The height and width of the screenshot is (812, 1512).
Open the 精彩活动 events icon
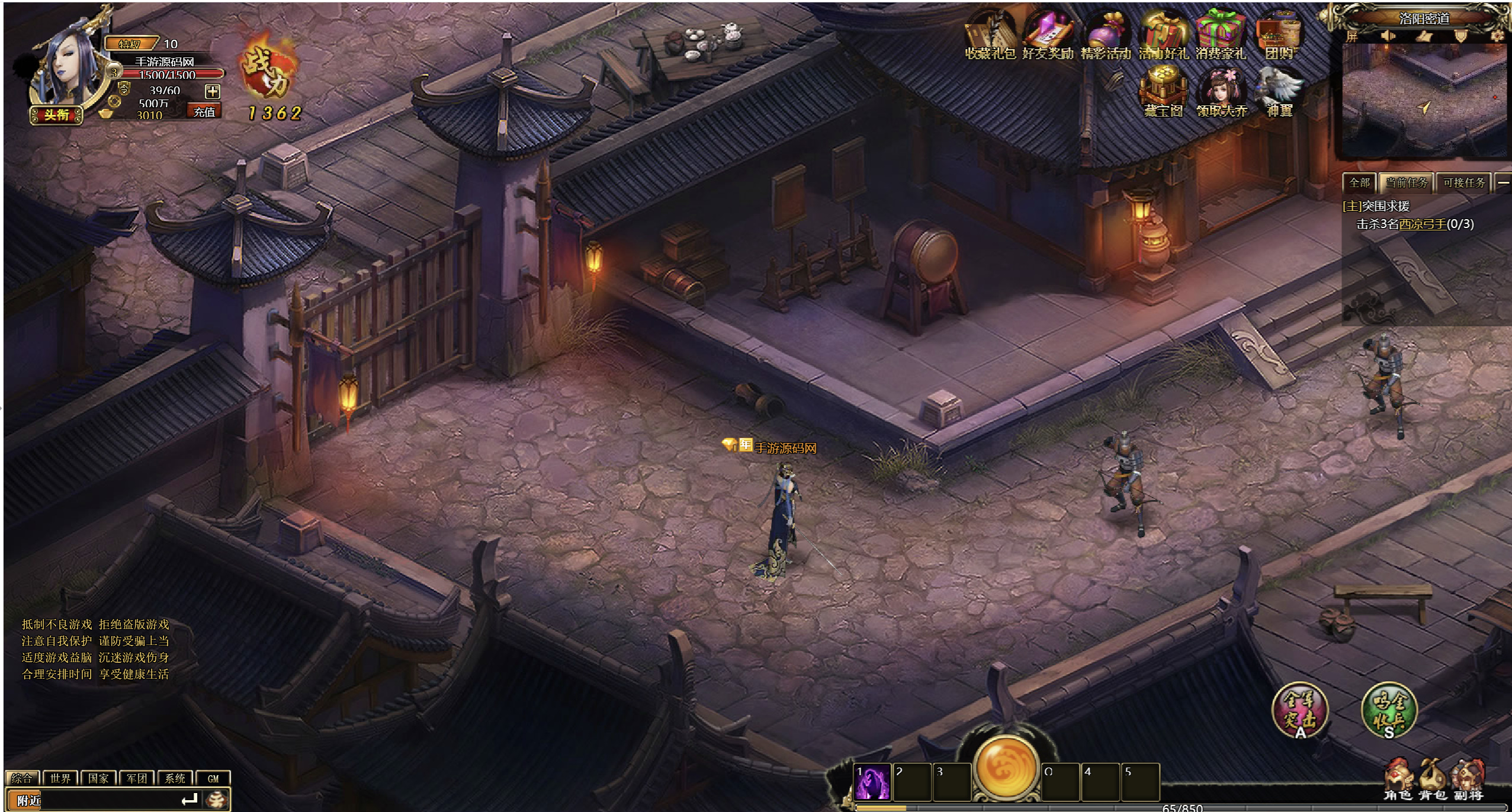coord(1106,36)
